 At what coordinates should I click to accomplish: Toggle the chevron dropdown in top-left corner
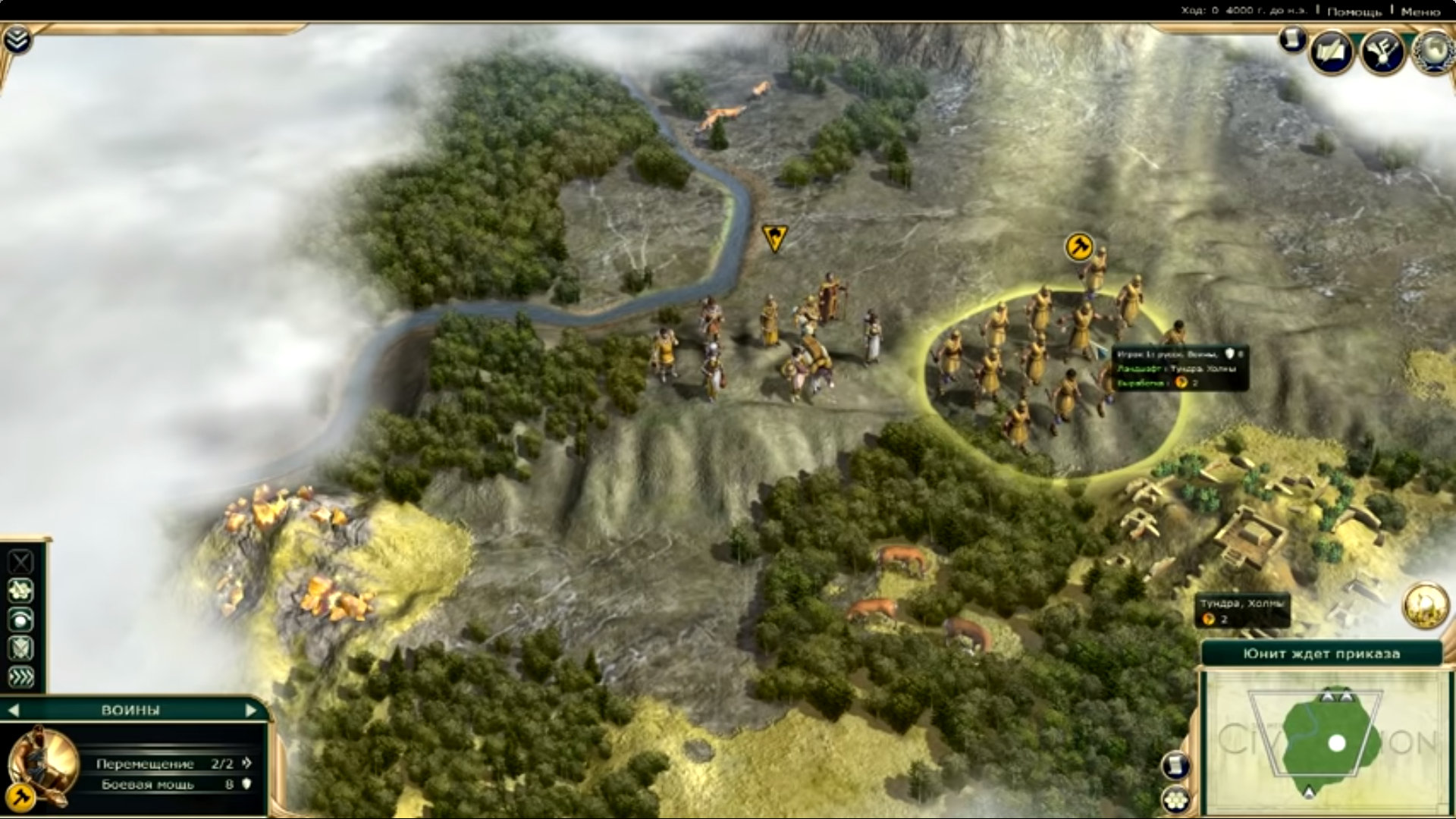click(17, 39)
